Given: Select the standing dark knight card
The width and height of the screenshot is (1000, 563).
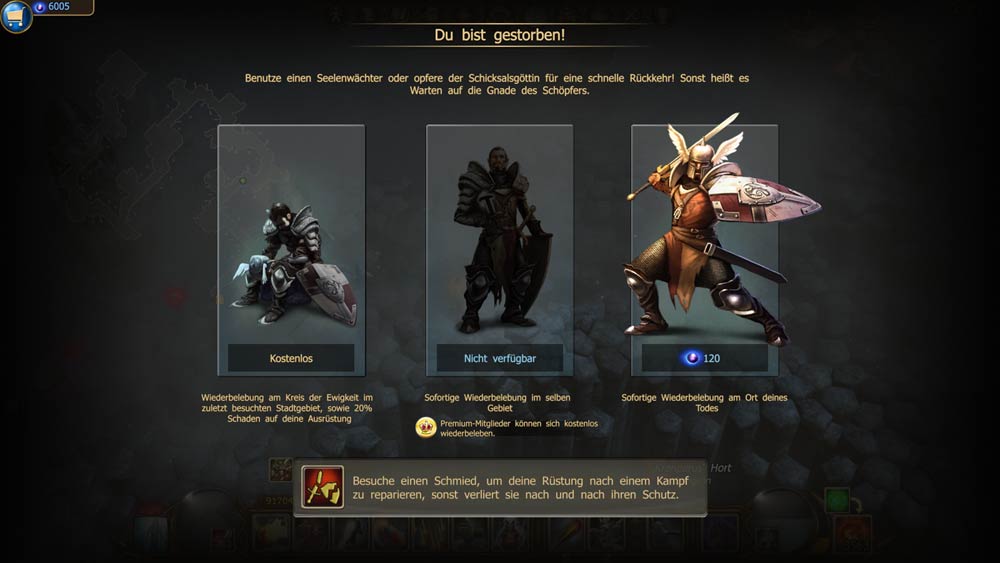Looking at the screenshot, I should [x=499, y=235].
